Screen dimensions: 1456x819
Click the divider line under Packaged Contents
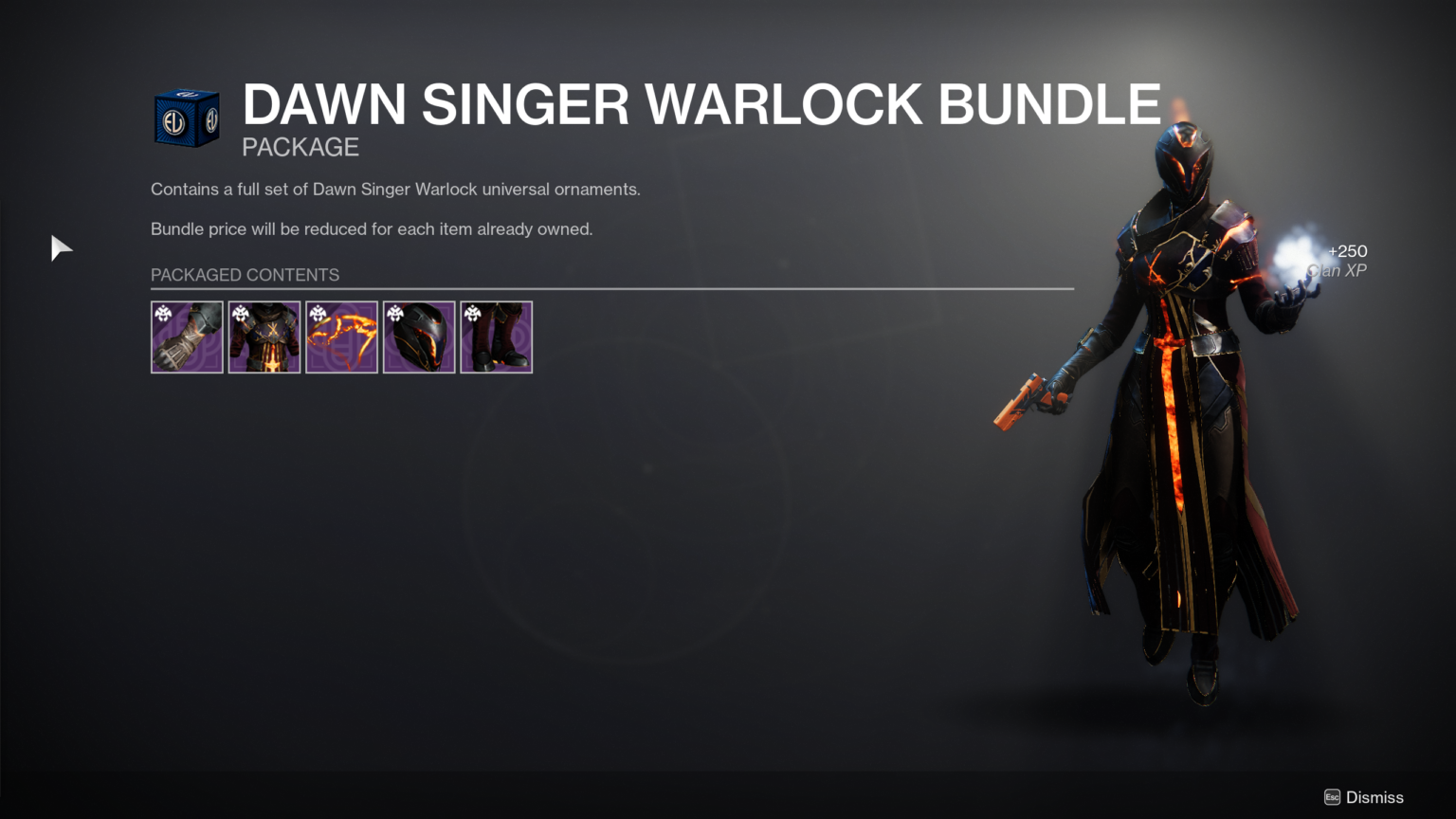pos(611,289)
